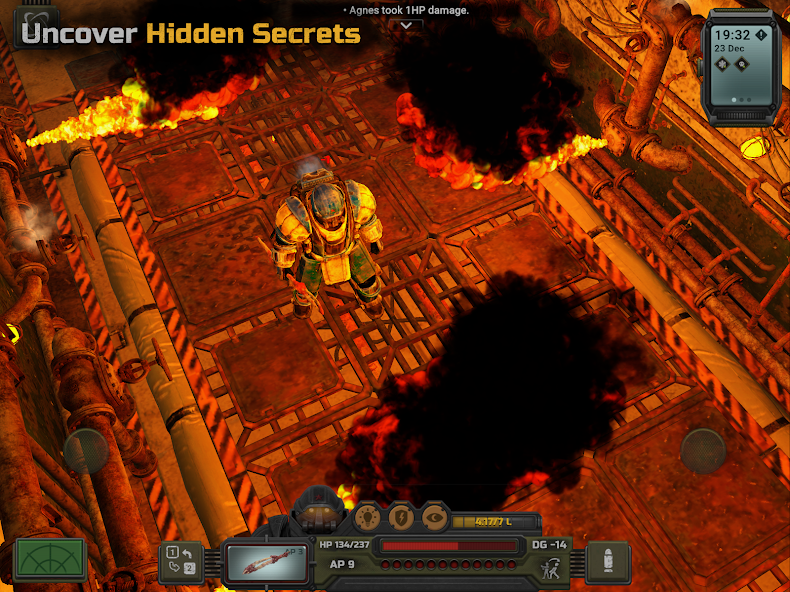Toggle the light bulb button
Viewport: 790px width, 592px height.
[x=368, y=516]
